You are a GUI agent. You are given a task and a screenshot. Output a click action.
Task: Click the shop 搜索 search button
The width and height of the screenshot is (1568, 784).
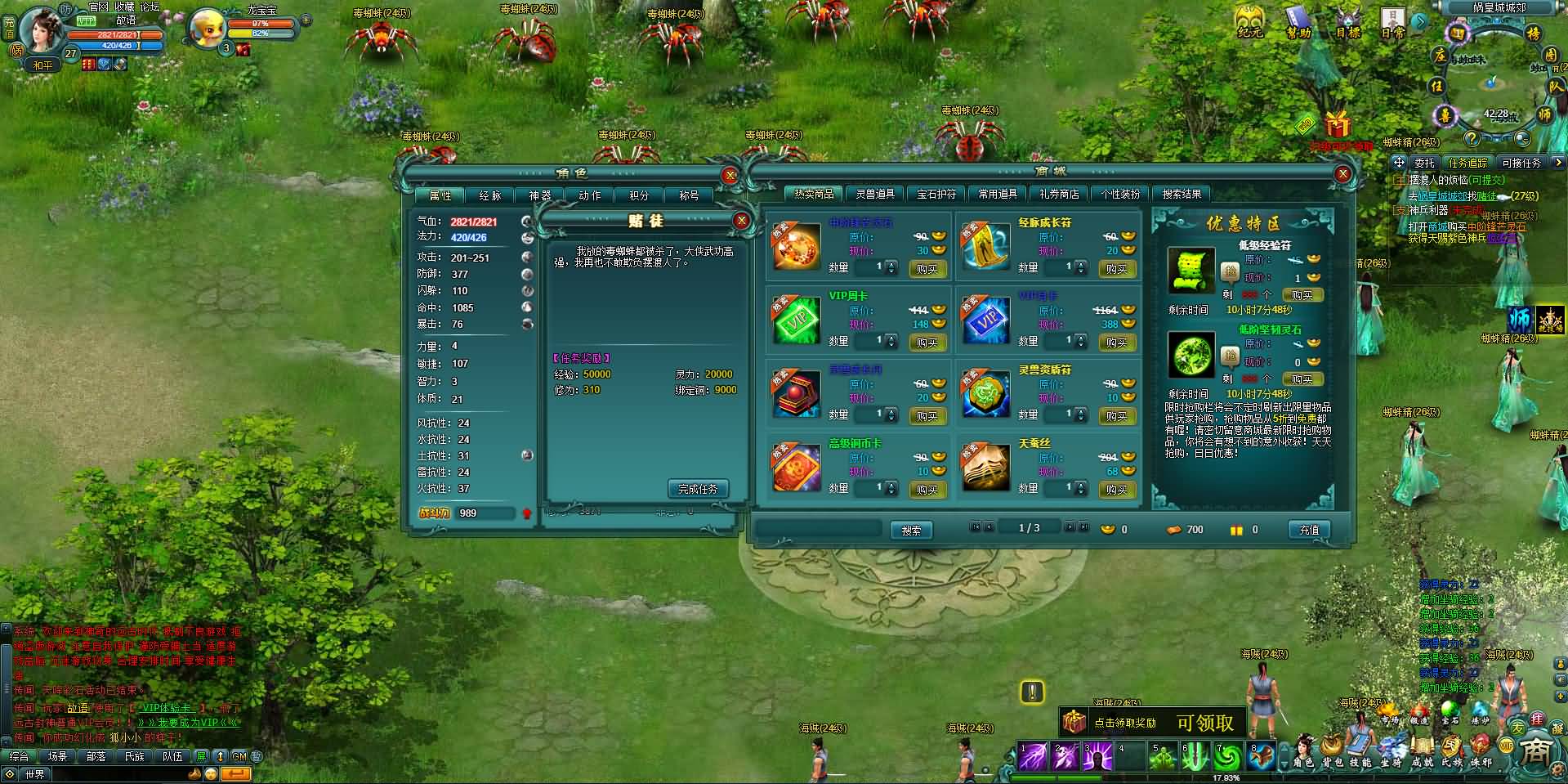[x=911, y=531]
